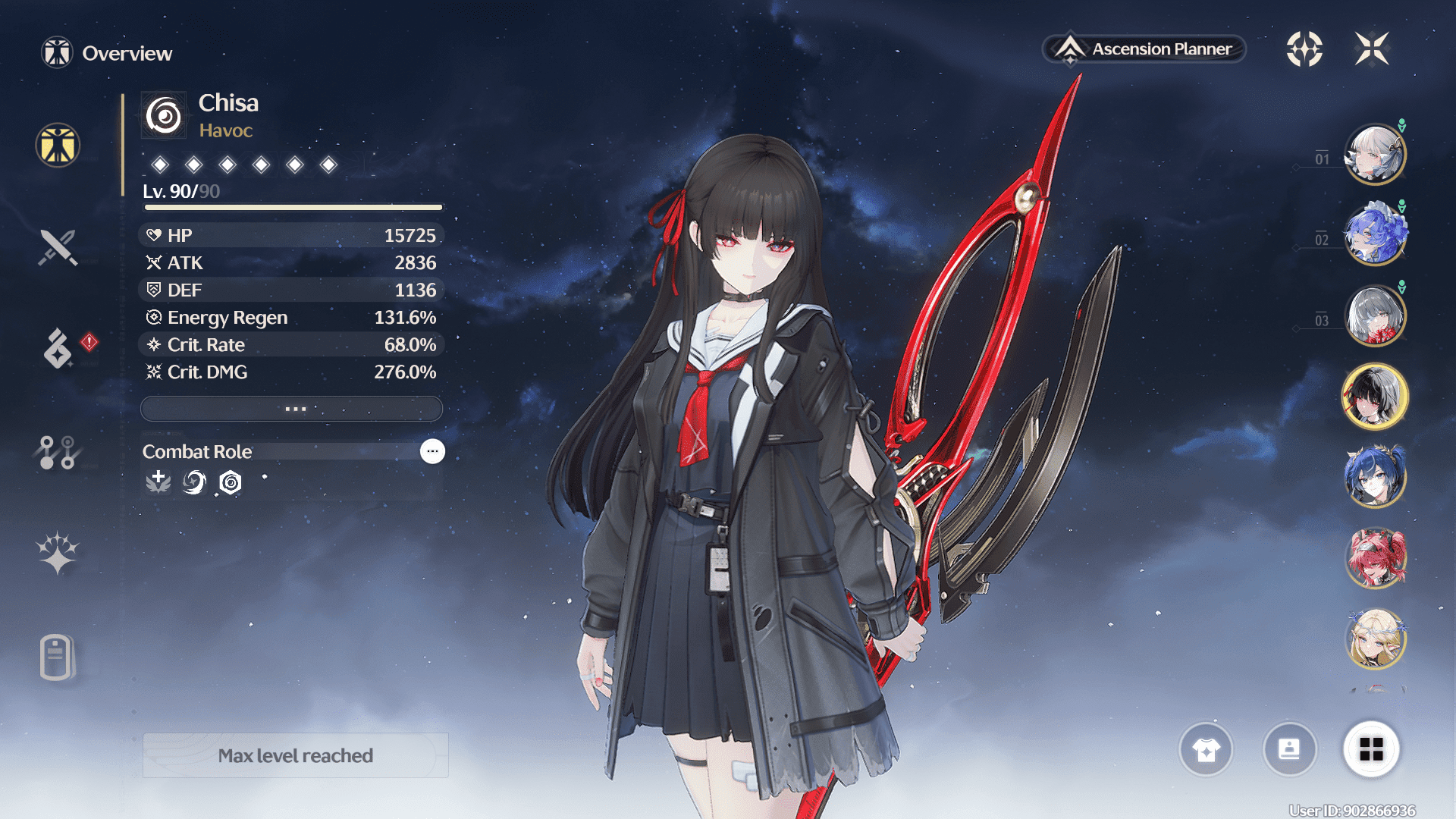Image resolution: width=1456 pixels, height=819 pixels.
Task: Choose the red-haired character portrait
Action: click(1375, 558)
